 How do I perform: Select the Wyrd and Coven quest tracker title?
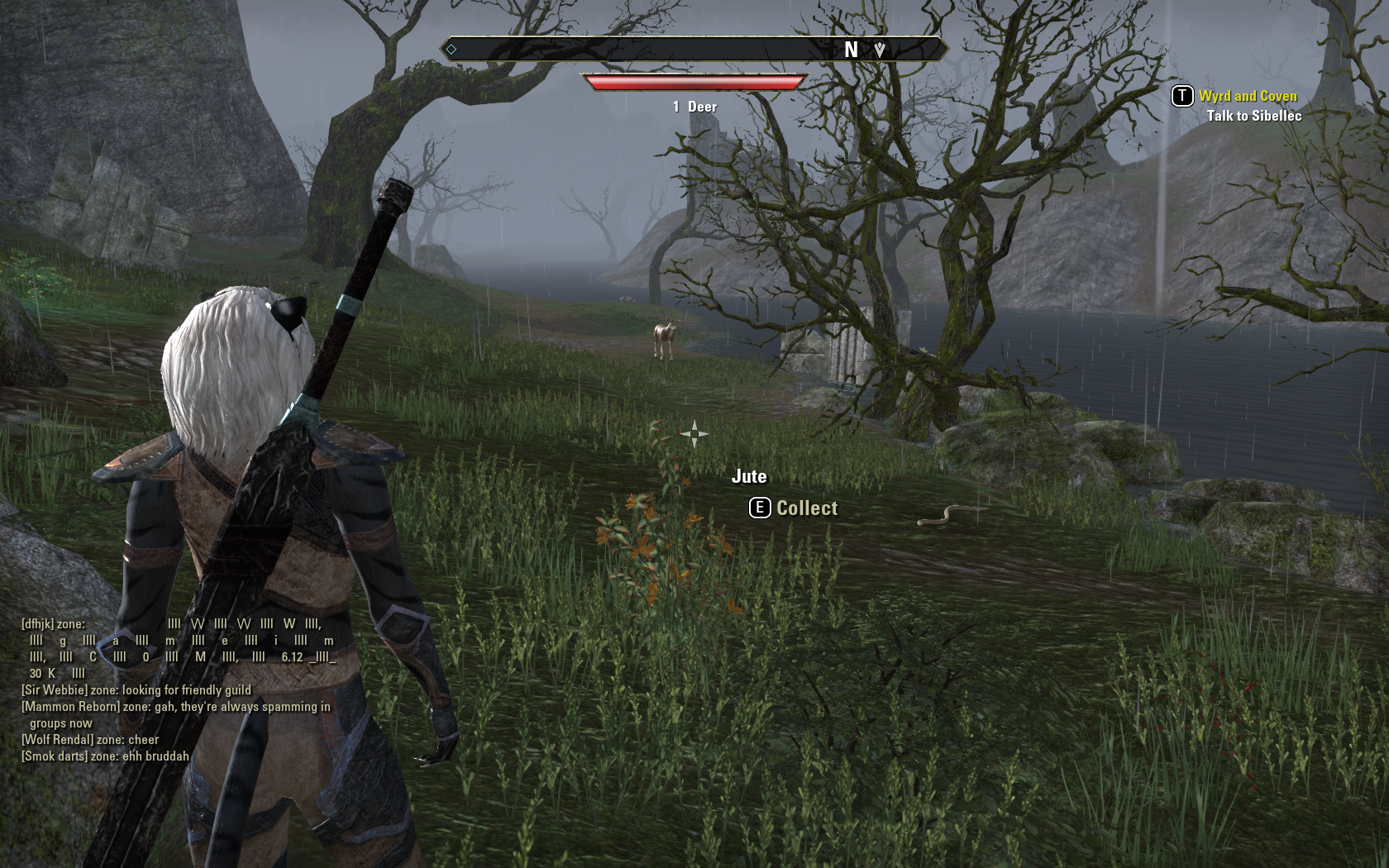(x=1248, y=96)
